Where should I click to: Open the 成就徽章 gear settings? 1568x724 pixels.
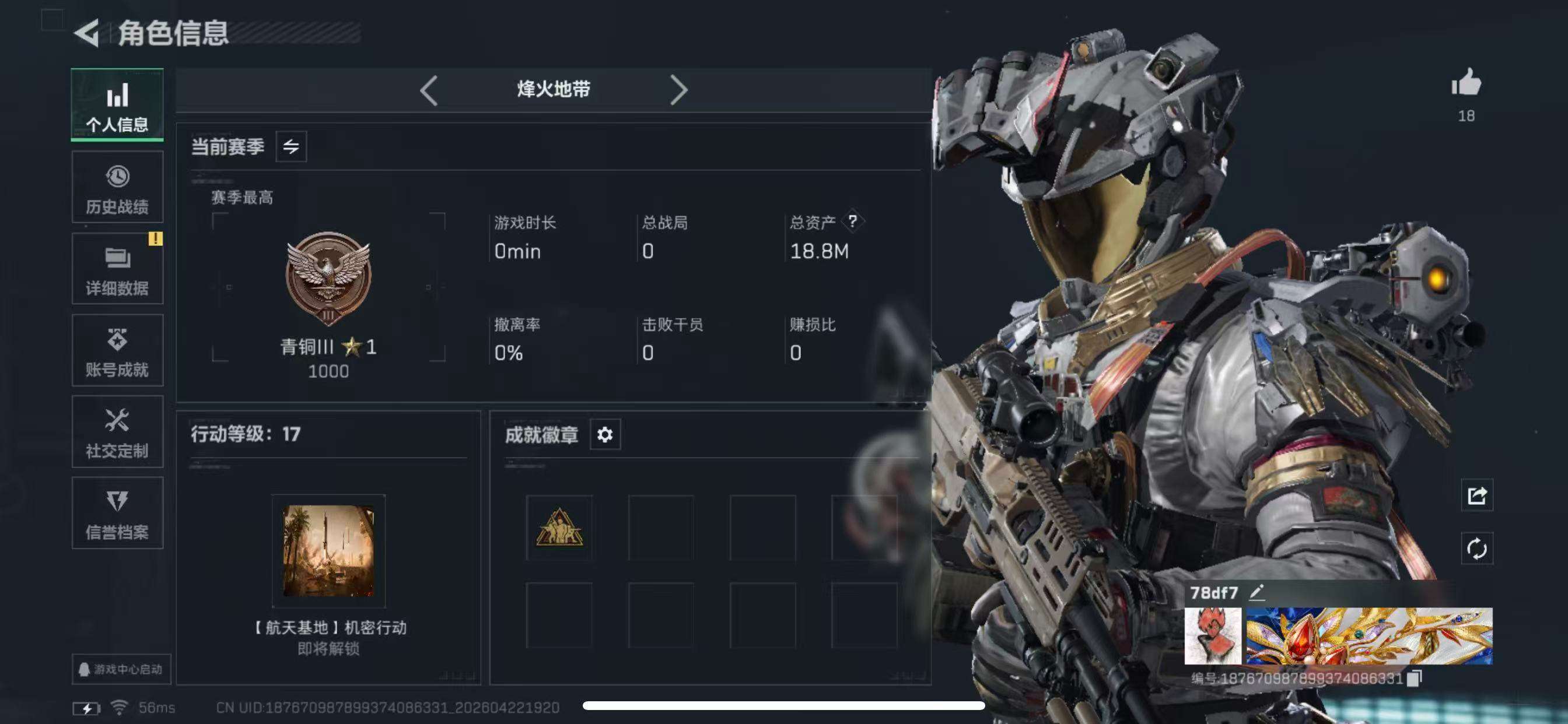click(605, 435)
